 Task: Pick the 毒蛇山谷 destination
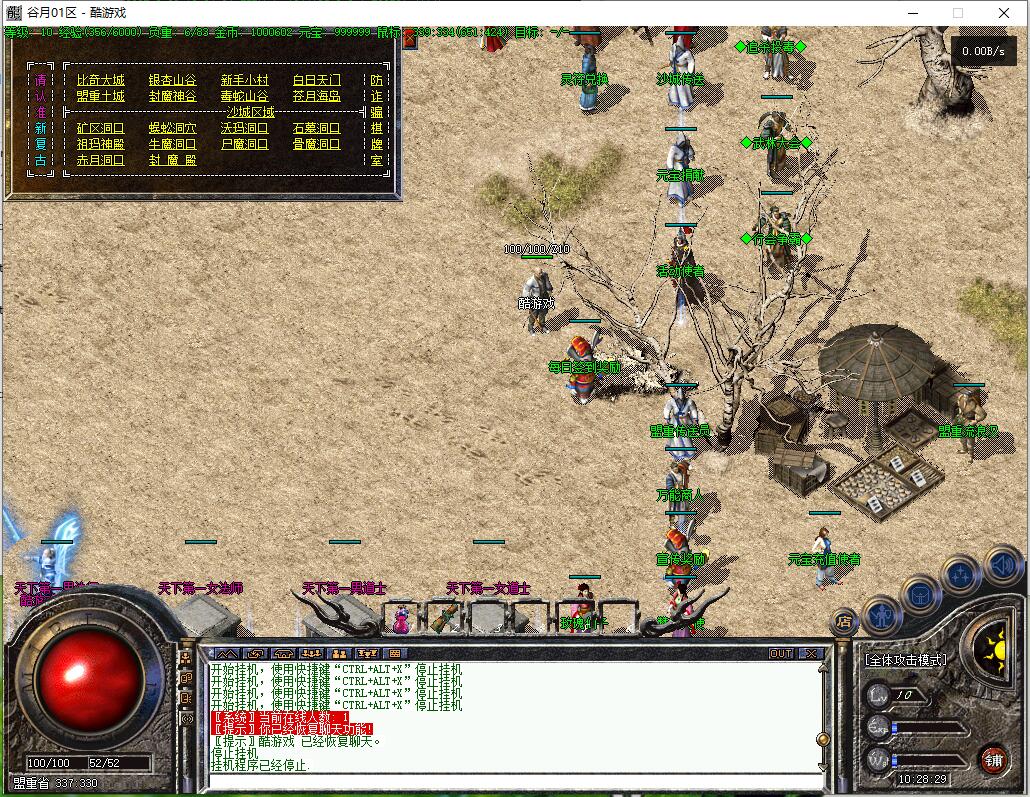pyautogui.click(x=245, y=96)
